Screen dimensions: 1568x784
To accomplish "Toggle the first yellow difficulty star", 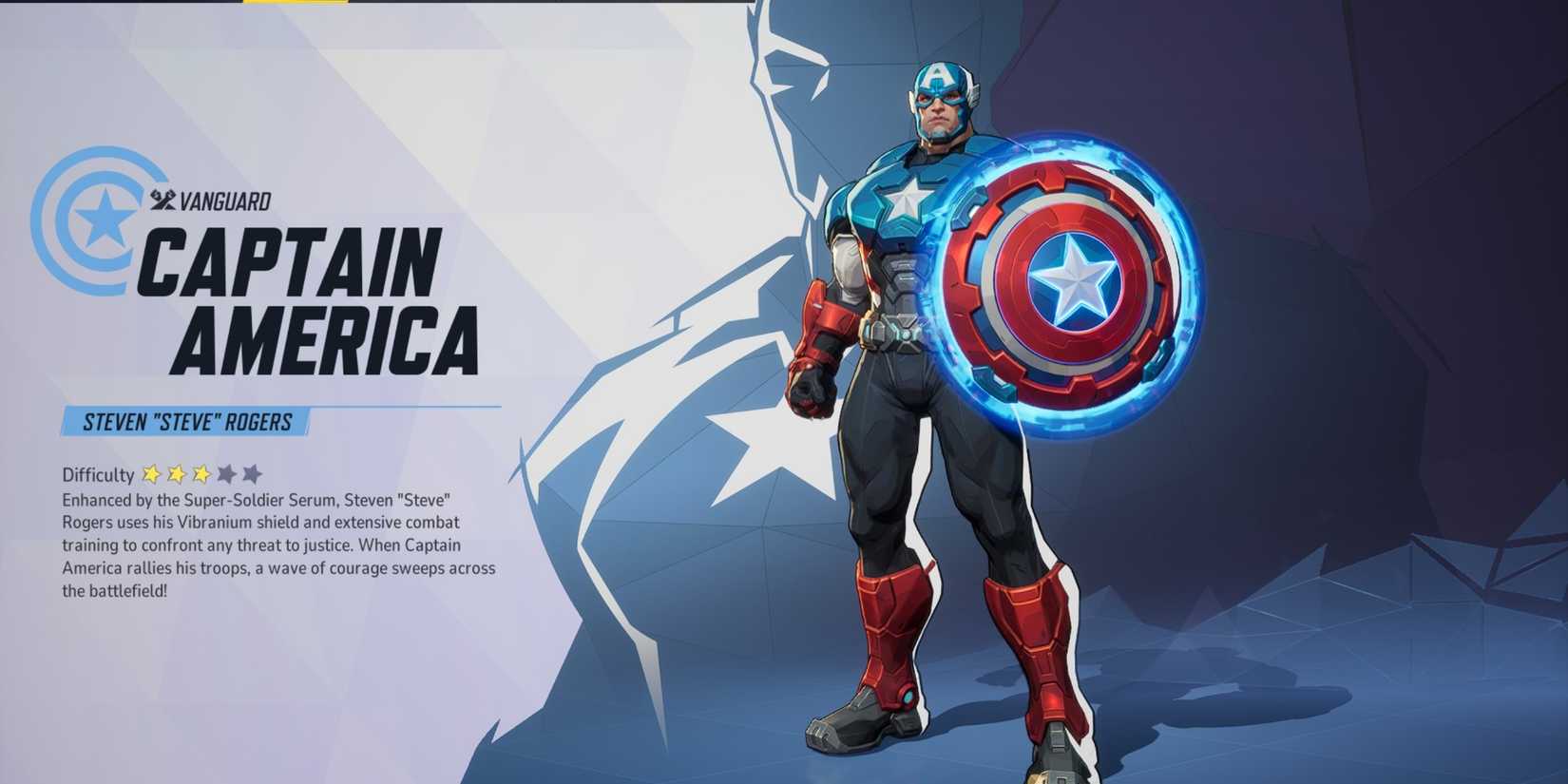I will tap(152, 473).
